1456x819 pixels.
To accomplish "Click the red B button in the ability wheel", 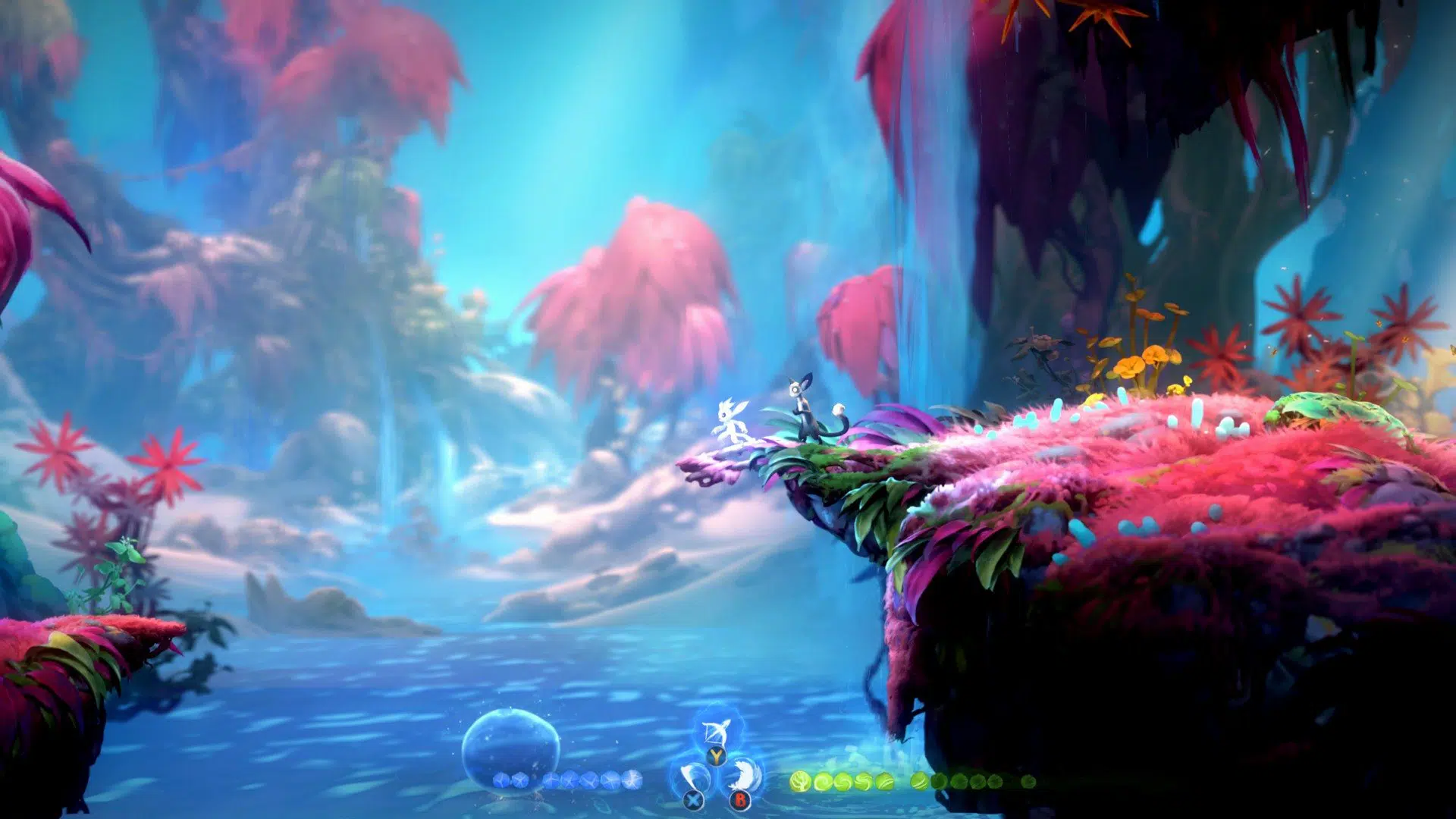I will (x=741, y=800).
